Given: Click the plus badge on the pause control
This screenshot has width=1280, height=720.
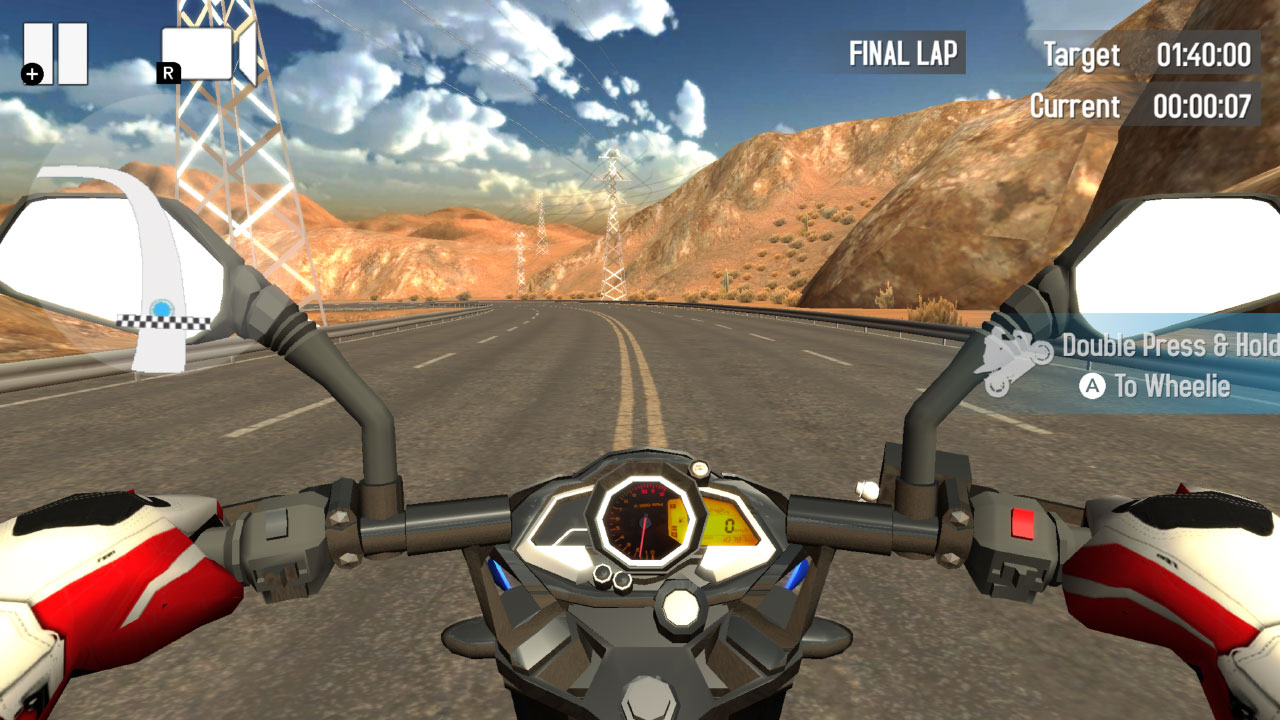Looking at the screenshot, I should (34, 72).
